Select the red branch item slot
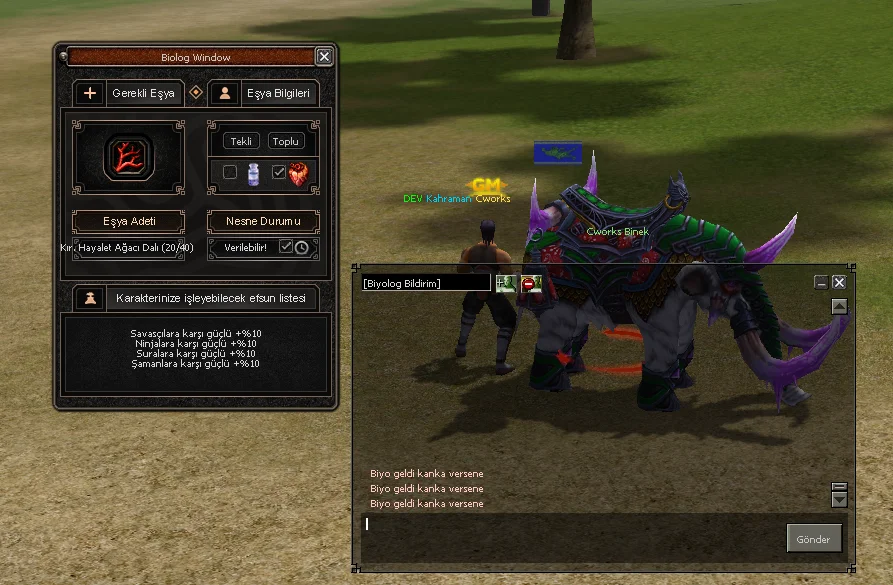Viewport: 893px width, 585px height. 129,157
